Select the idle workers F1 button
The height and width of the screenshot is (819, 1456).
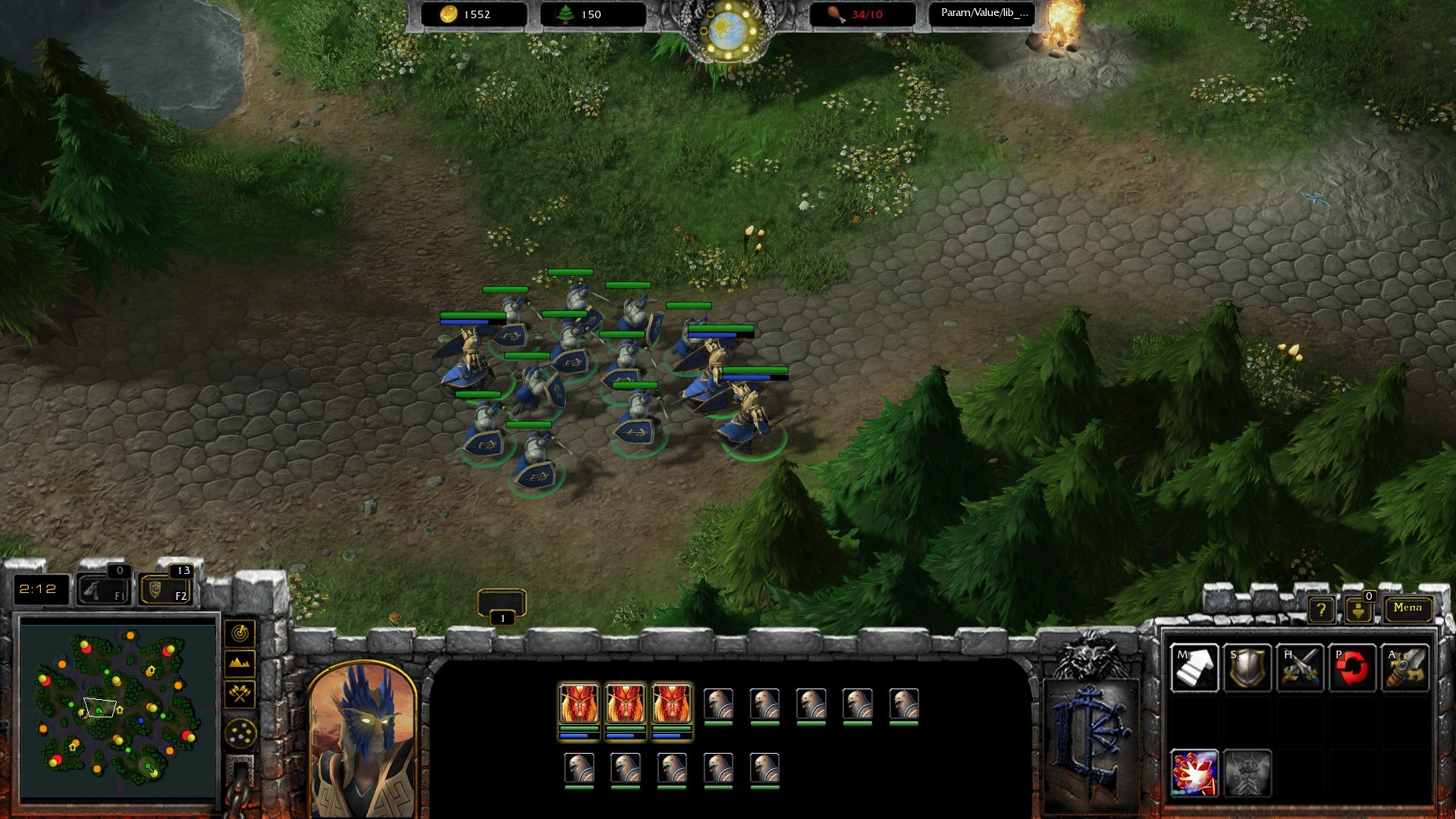104,590
